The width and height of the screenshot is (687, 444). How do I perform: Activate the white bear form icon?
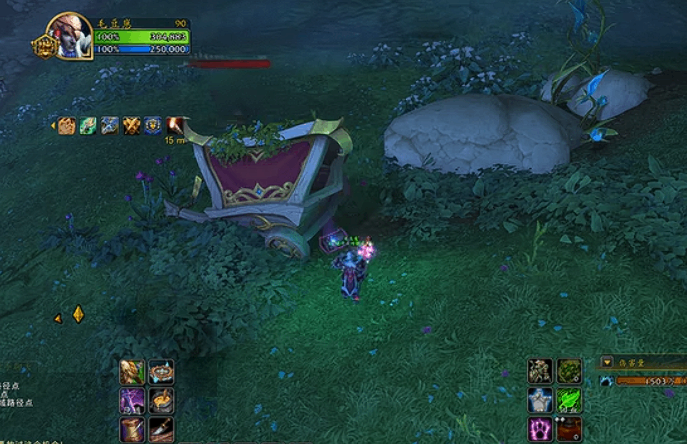(x=541, y=401)
